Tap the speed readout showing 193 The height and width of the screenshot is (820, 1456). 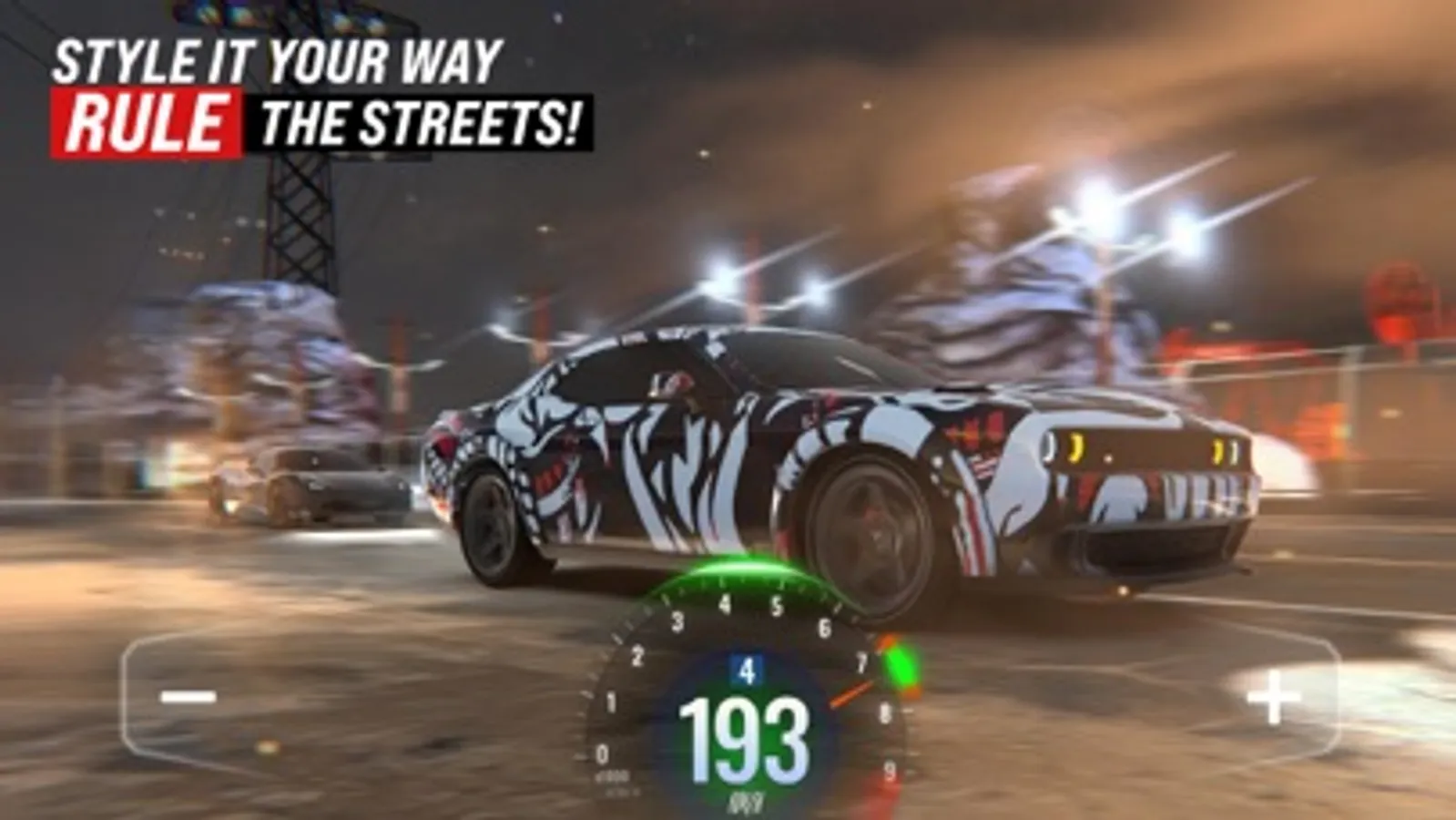pyautogui.click(x=744, y=738)
